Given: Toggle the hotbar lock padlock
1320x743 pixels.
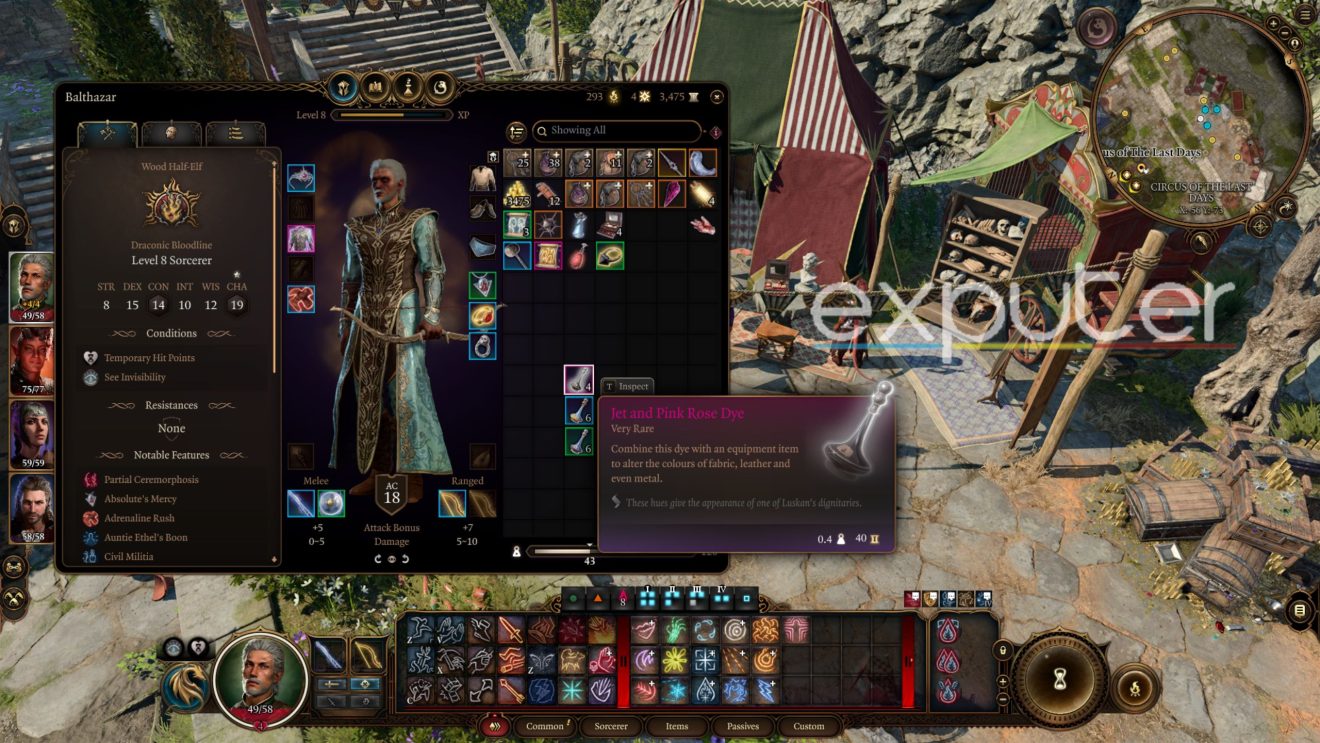Looking at the screenshot, I should (x=1002, y=650).
